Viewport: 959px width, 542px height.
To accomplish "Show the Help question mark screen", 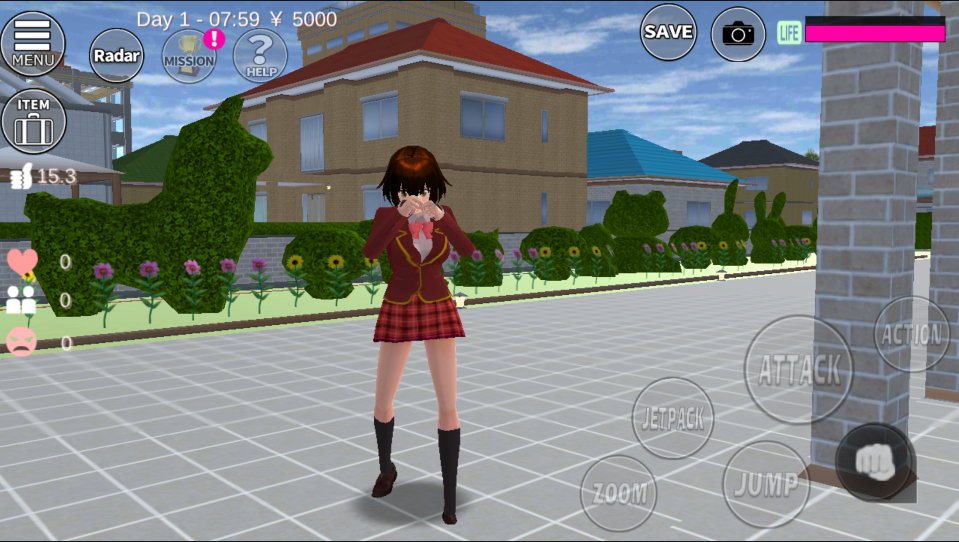I will click(260, 55).
